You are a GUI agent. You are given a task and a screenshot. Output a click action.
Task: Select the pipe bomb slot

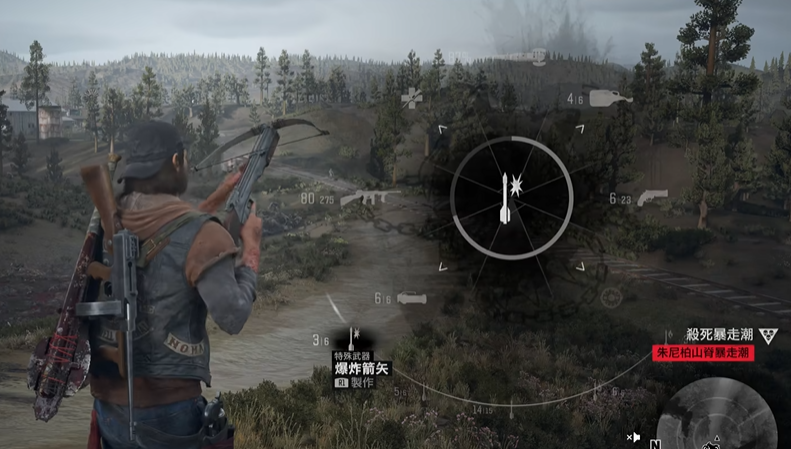(412, 298)
